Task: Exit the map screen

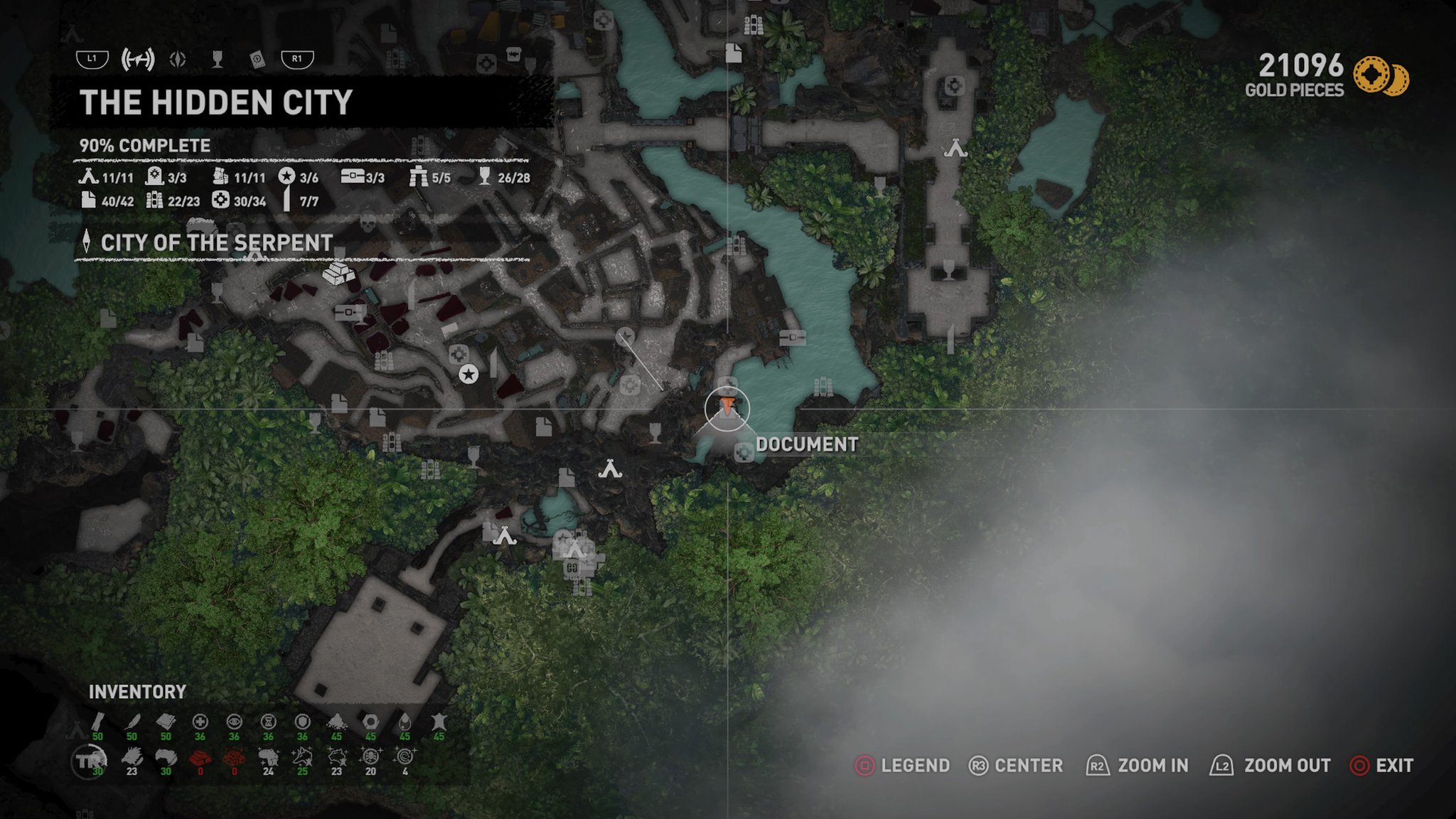Action: pos(1382,766)
